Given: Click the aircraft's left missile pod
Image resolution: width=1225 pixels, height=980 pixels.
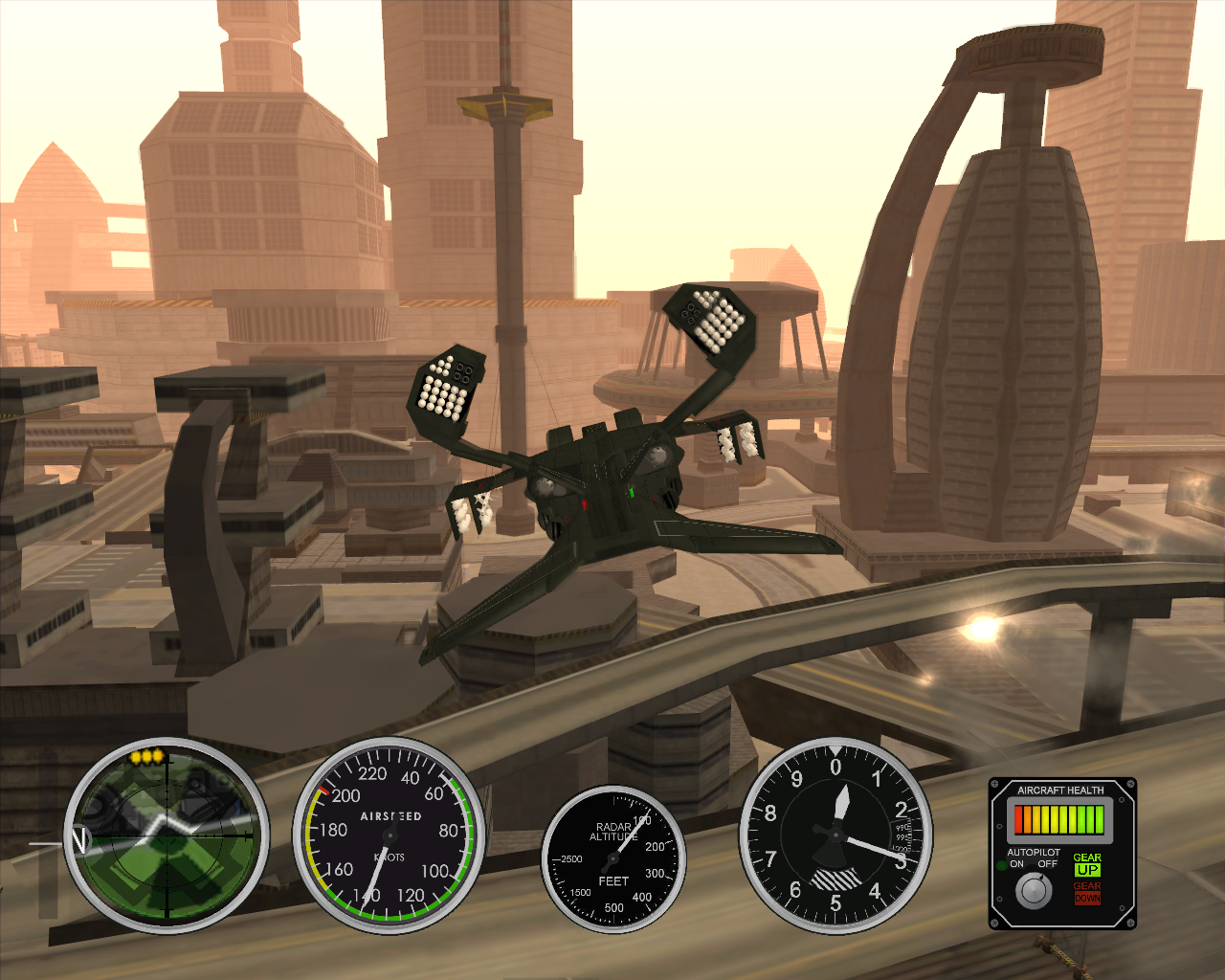Looking at the screenshot, I should [447, 388].
